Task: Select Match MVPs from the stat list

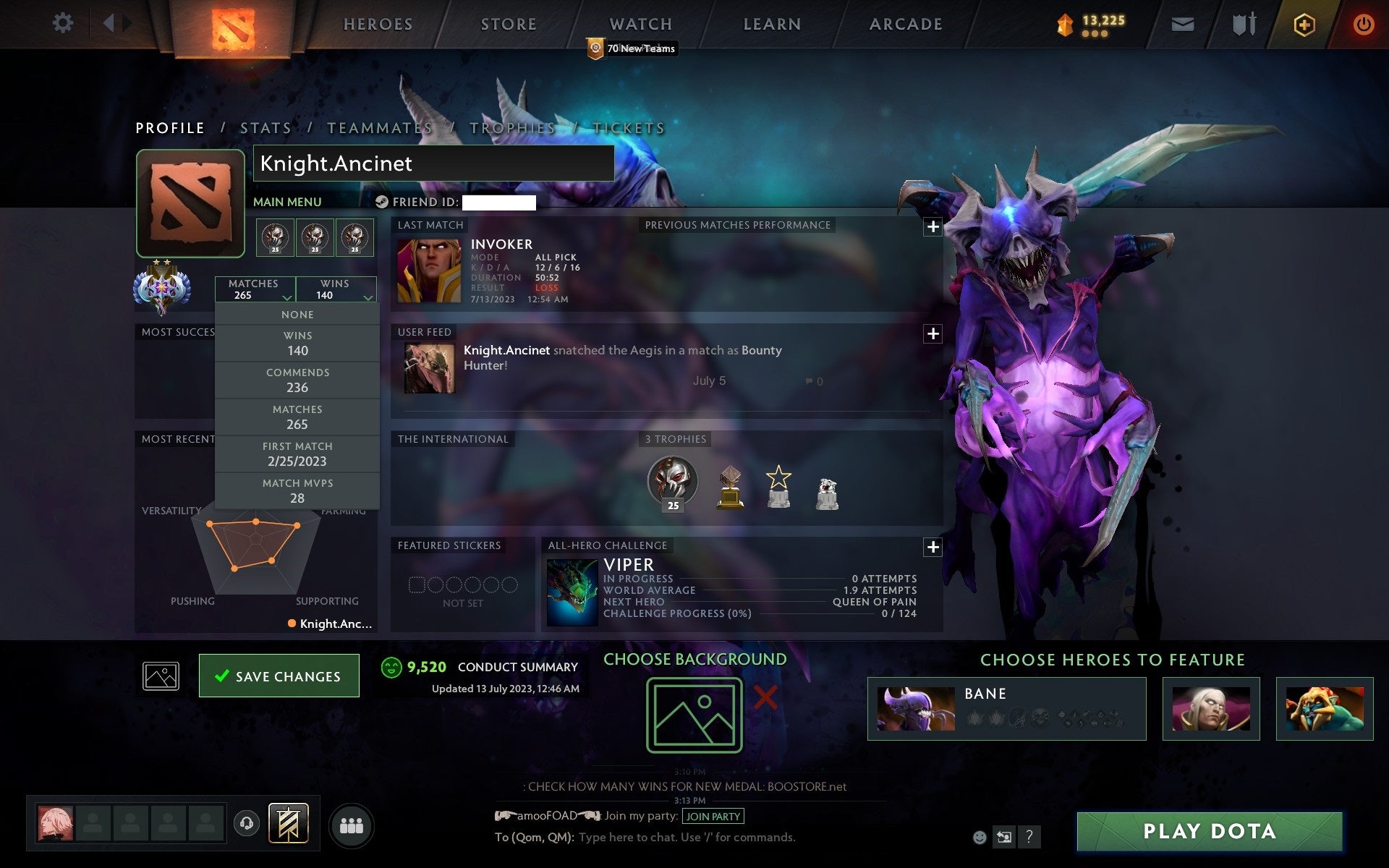Action: point(298,490)
